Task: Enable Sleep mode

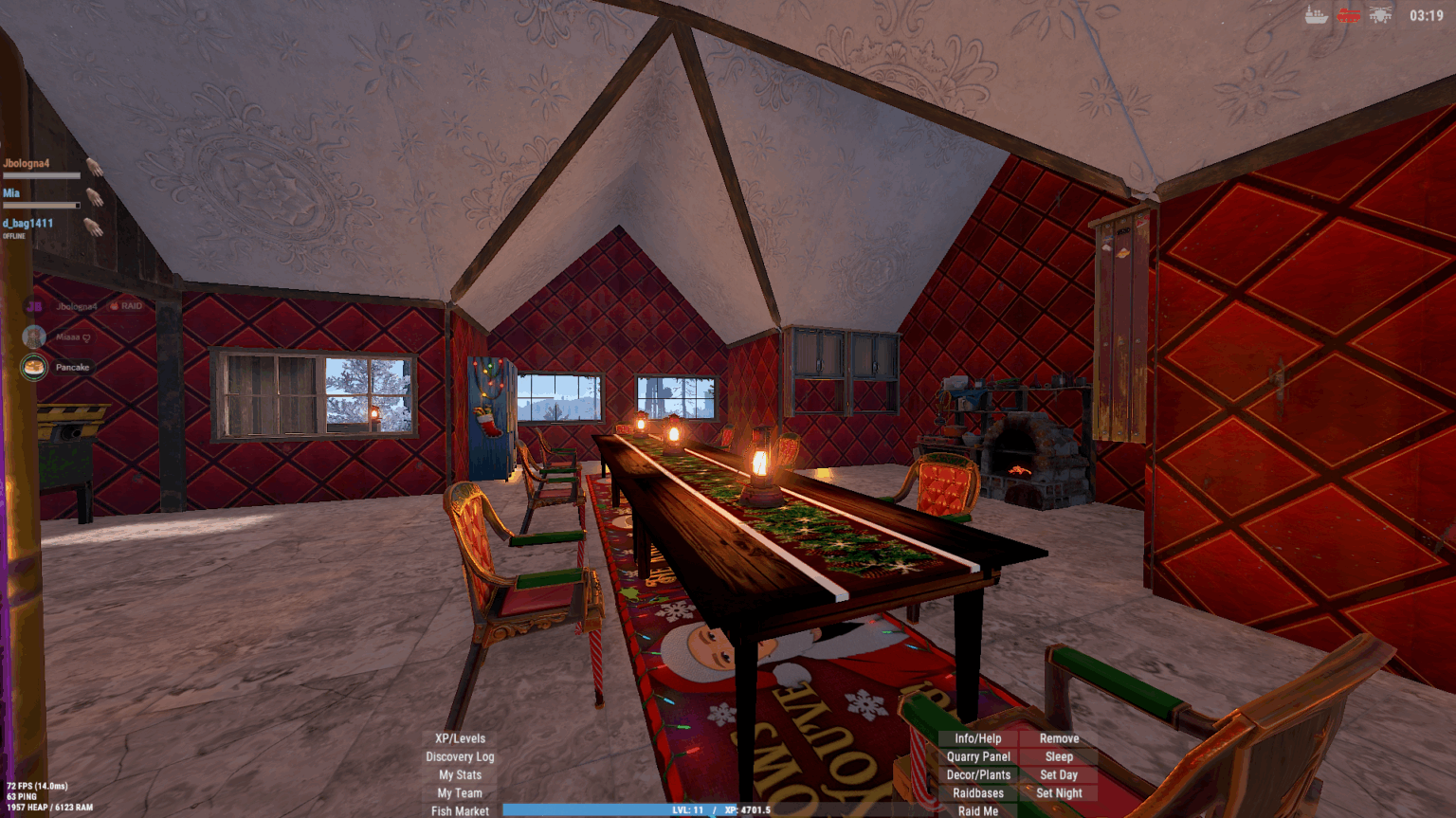Action: (1059, 756)
